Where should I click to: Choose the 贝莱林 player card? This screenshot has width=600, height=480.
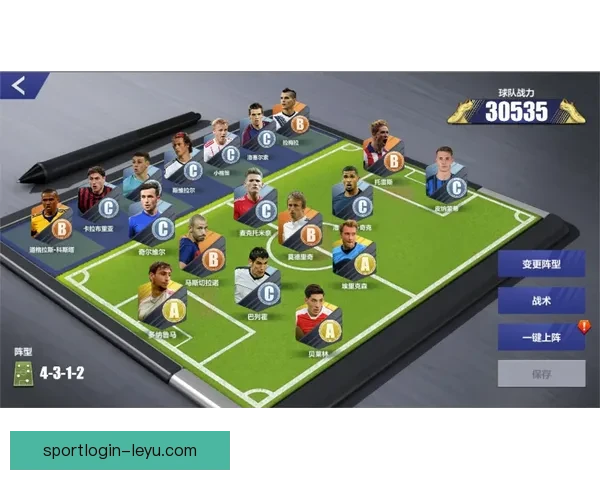[318, 314]
